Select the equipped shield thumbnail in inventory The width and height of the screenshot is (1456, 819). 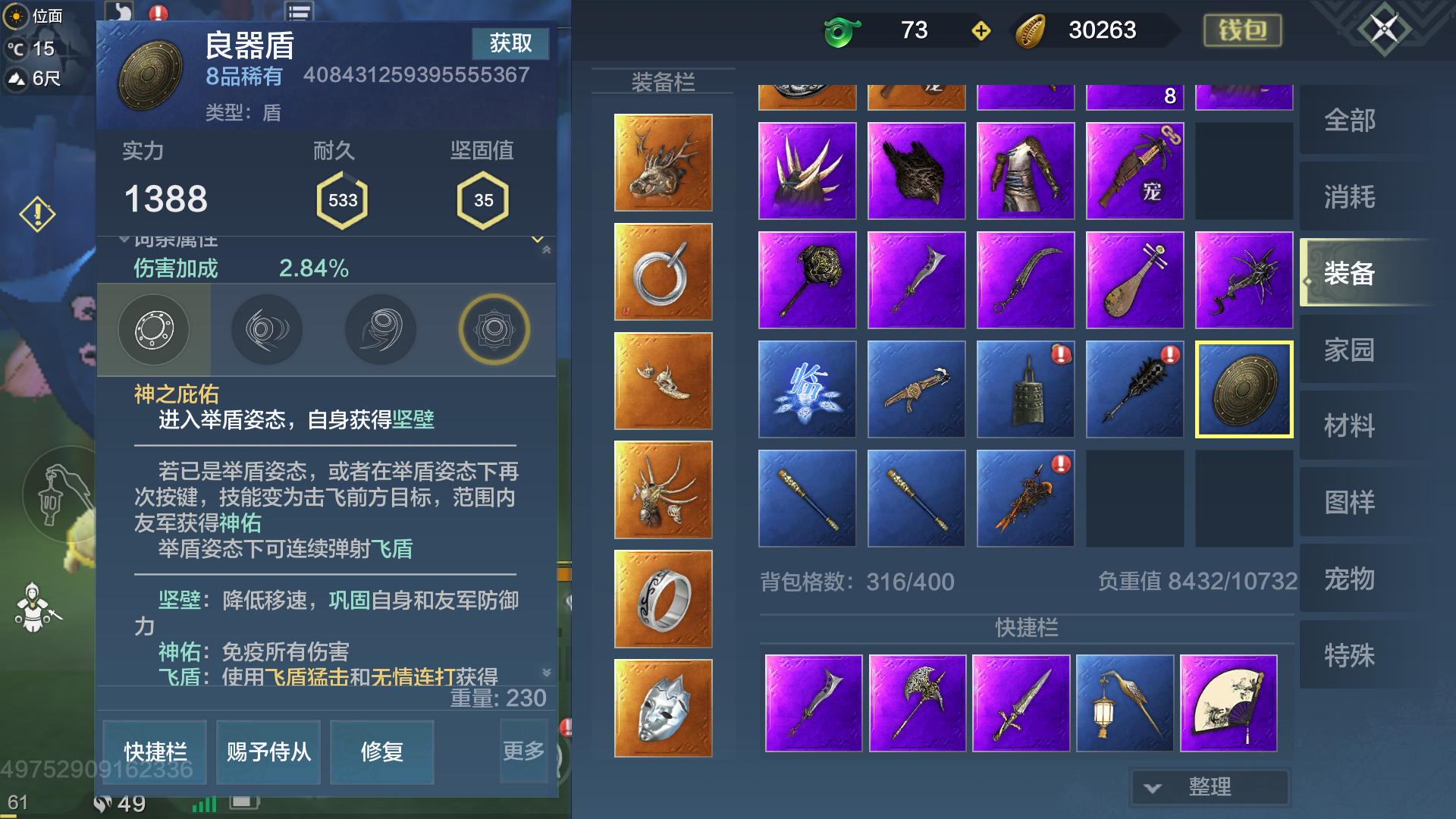[x=1244, y=389]
